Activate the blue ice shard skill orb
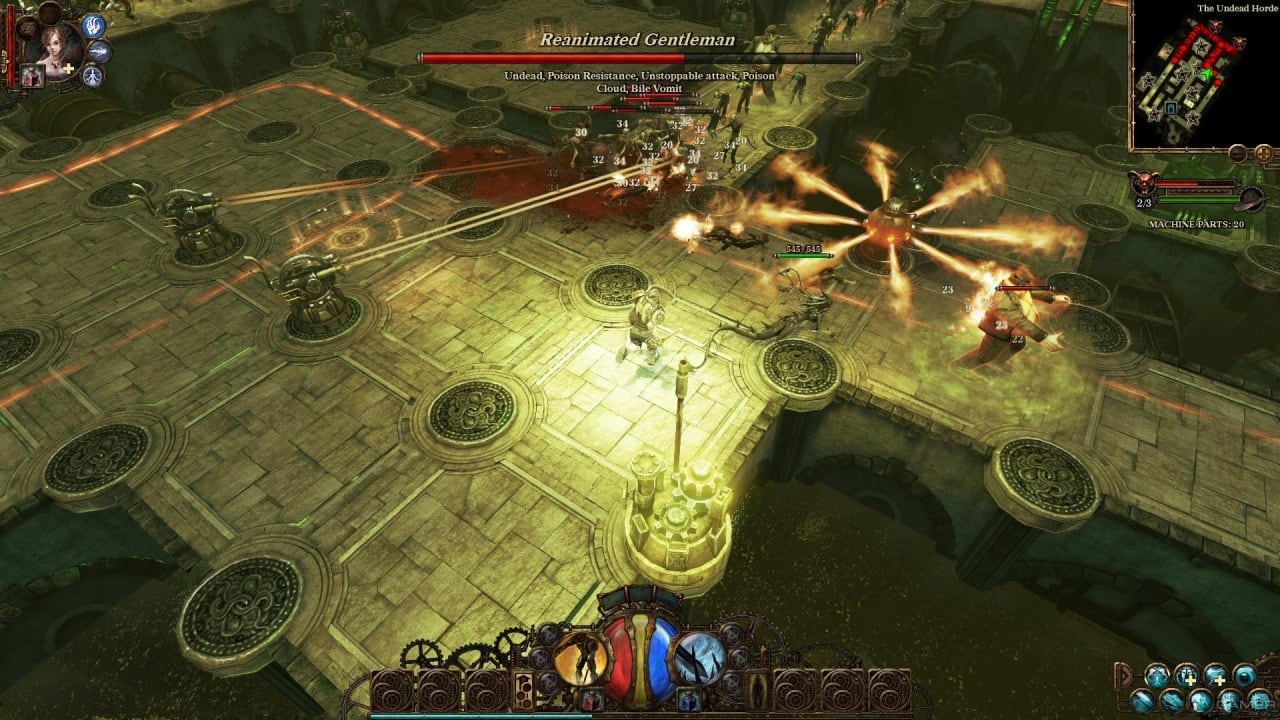 (699, 659)
